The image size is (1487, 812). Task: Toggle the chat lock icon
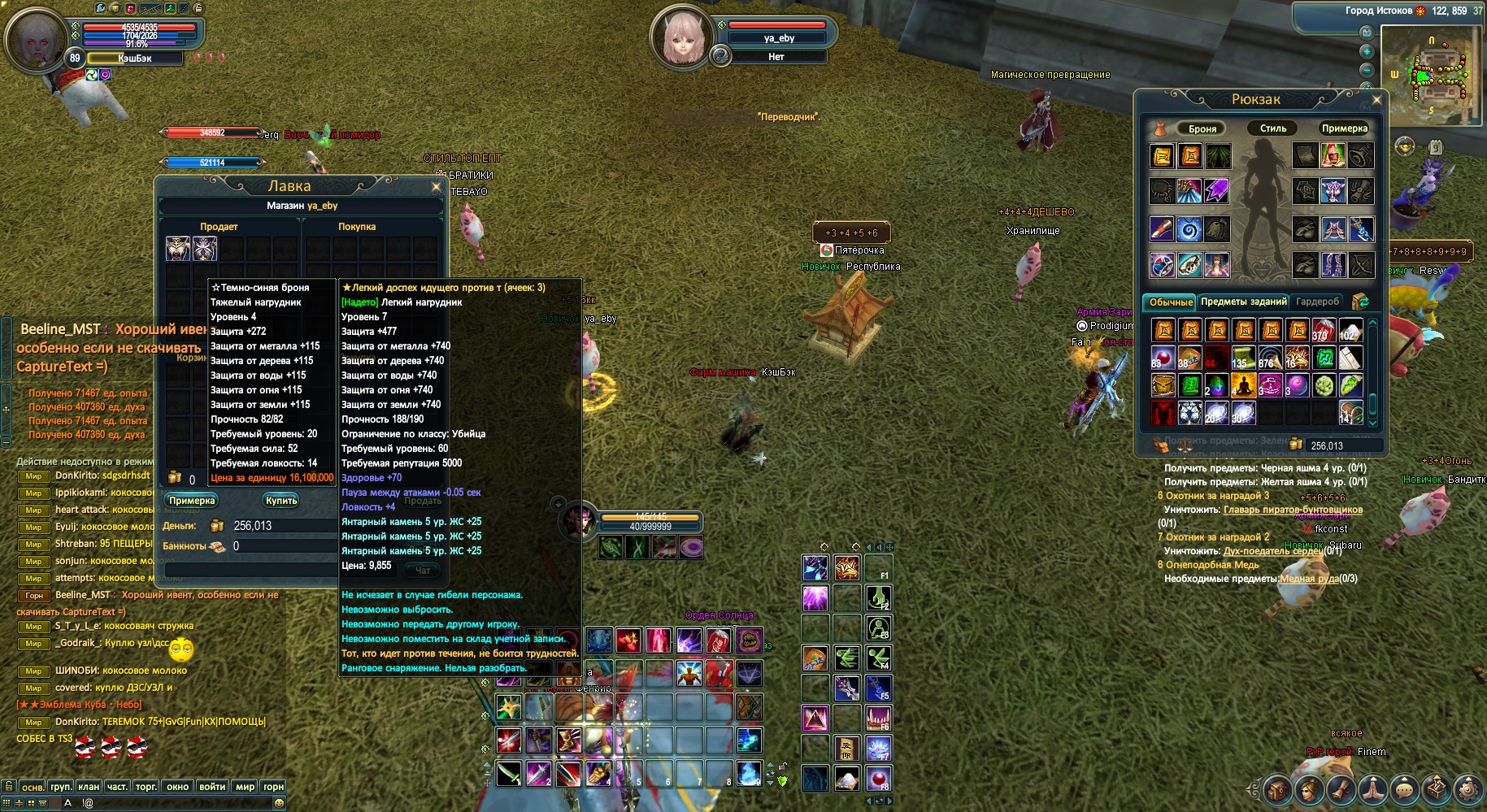pyautogui.click(x=8, y=787)
